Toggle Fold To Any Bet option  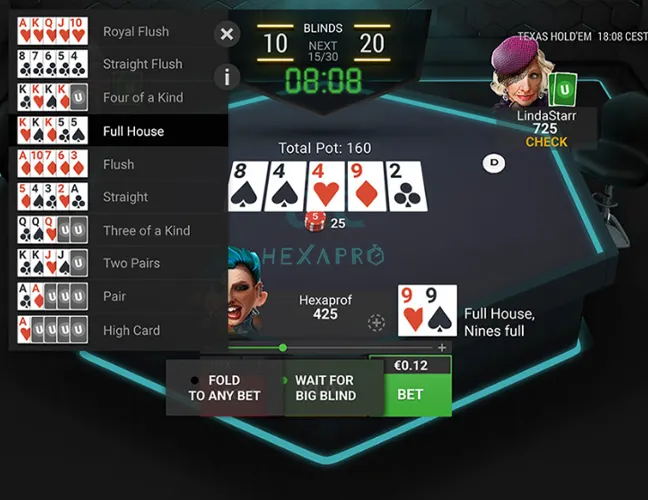224,388
